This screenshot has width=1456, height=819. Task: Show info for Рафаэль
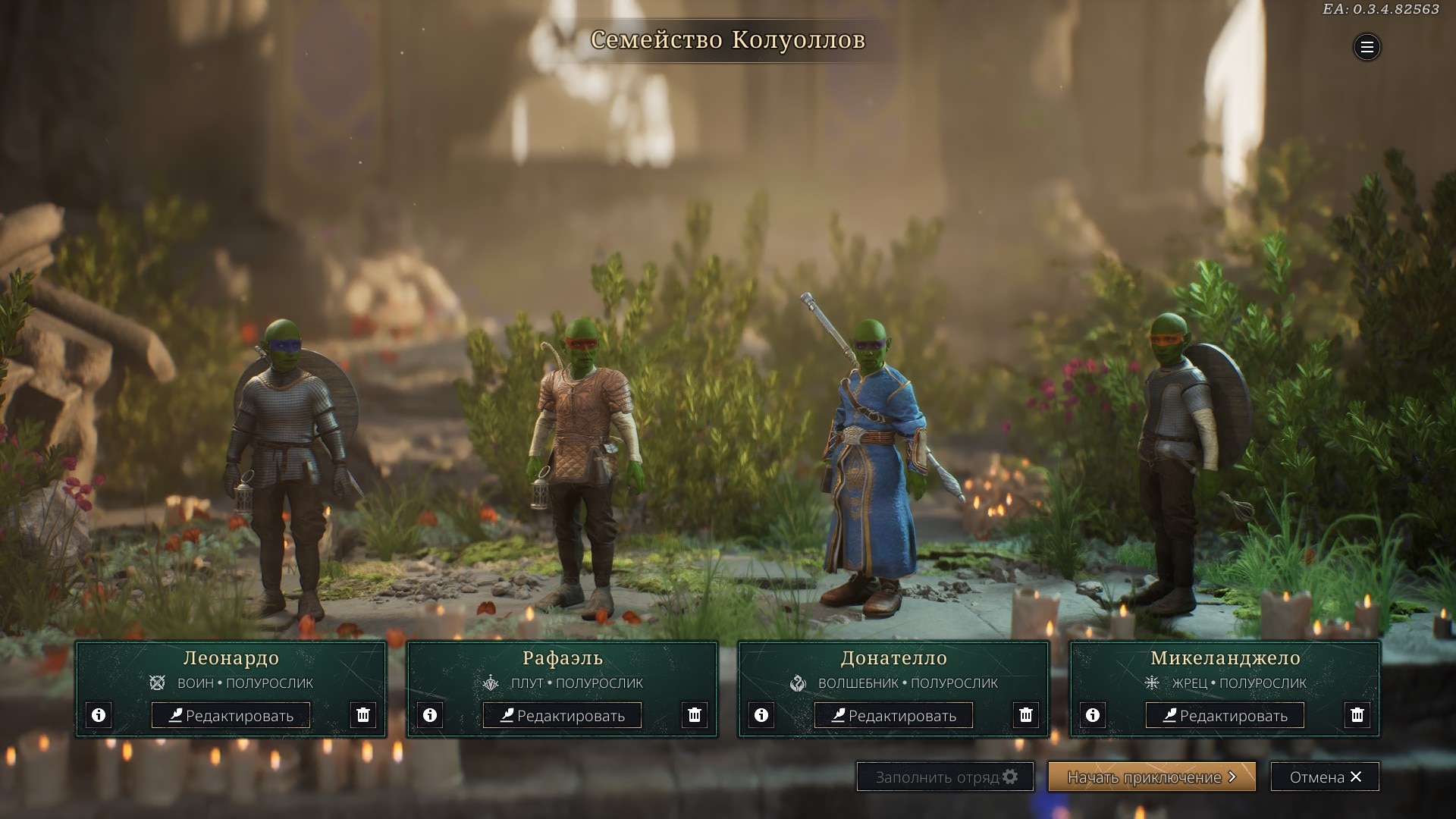click(430, 715)
